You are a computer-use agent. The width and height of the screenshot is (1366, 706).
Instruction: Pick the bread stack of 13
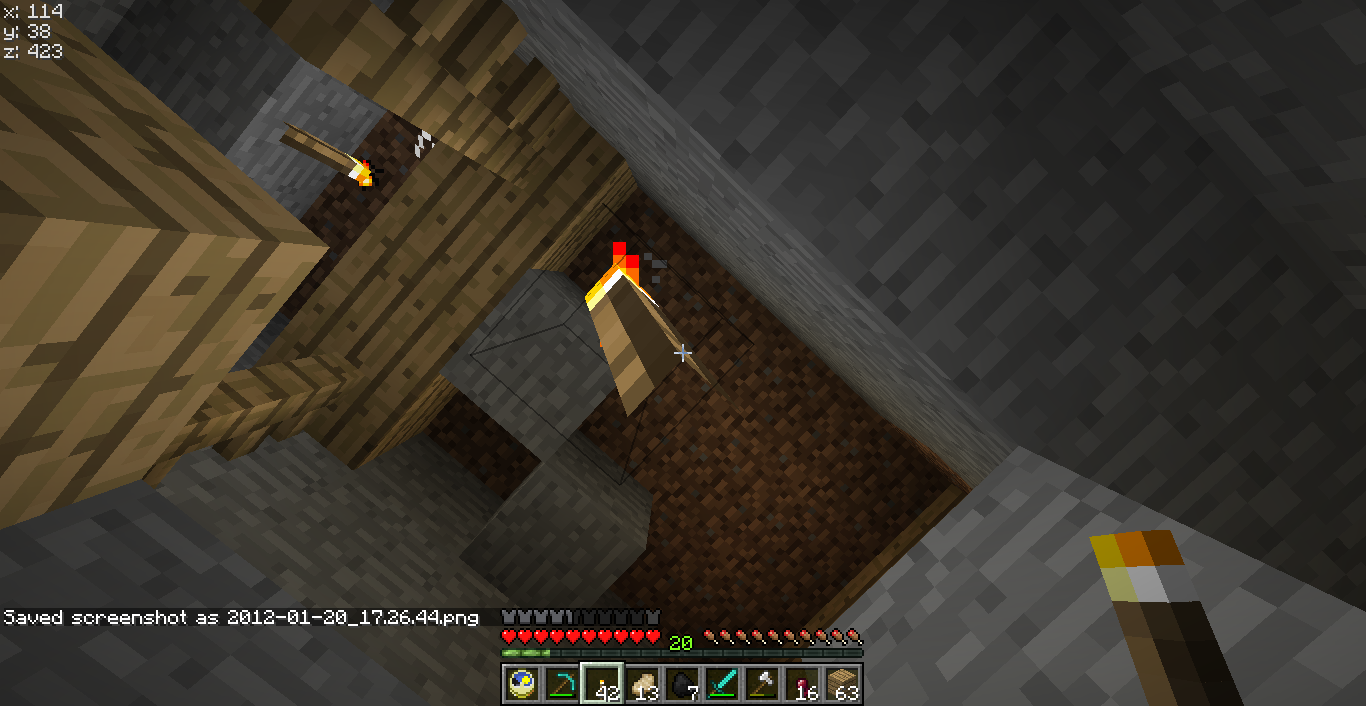click(x=642, y=683)
